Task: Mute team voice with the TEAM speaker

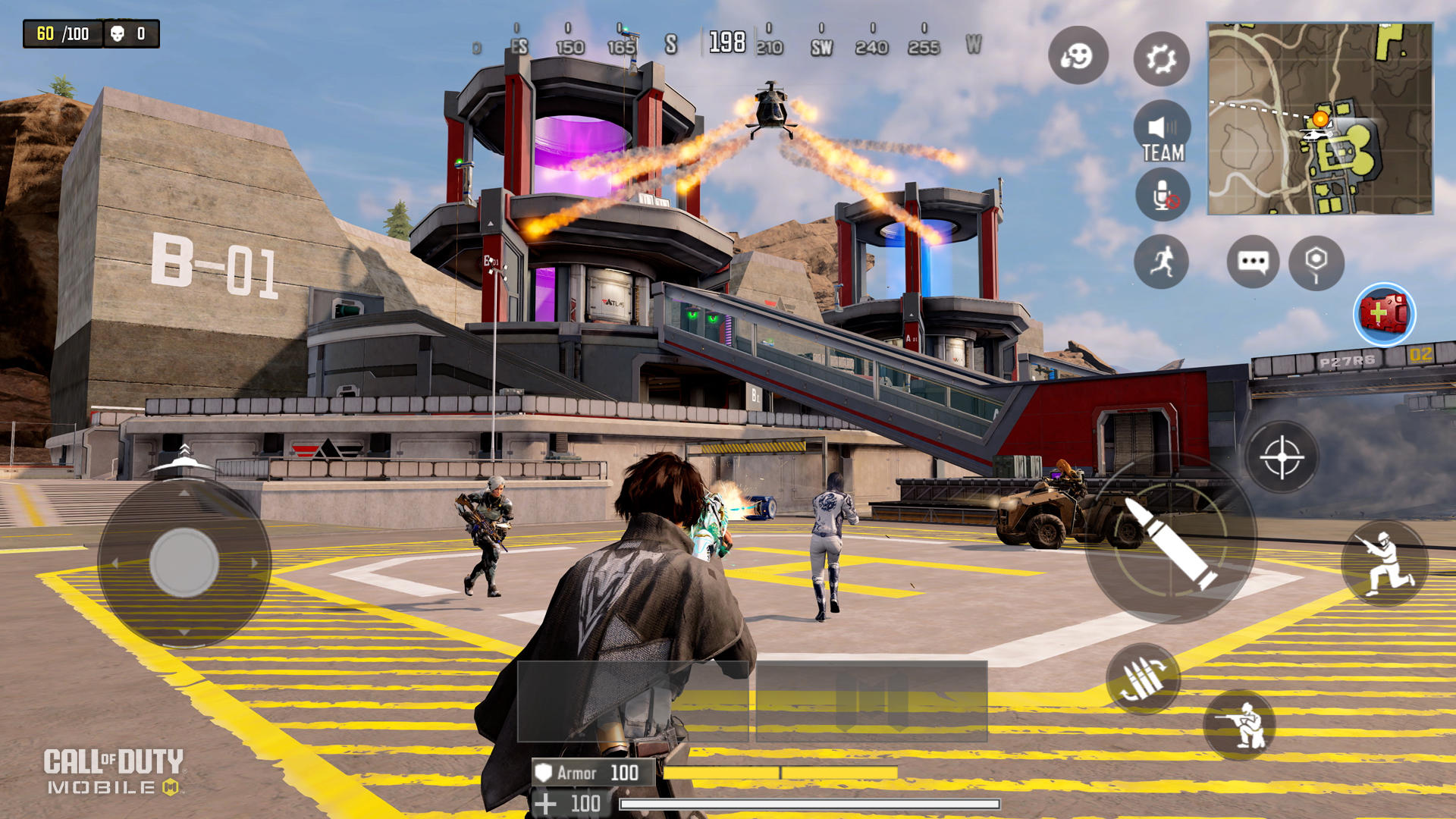Action: pos(1163,129)
